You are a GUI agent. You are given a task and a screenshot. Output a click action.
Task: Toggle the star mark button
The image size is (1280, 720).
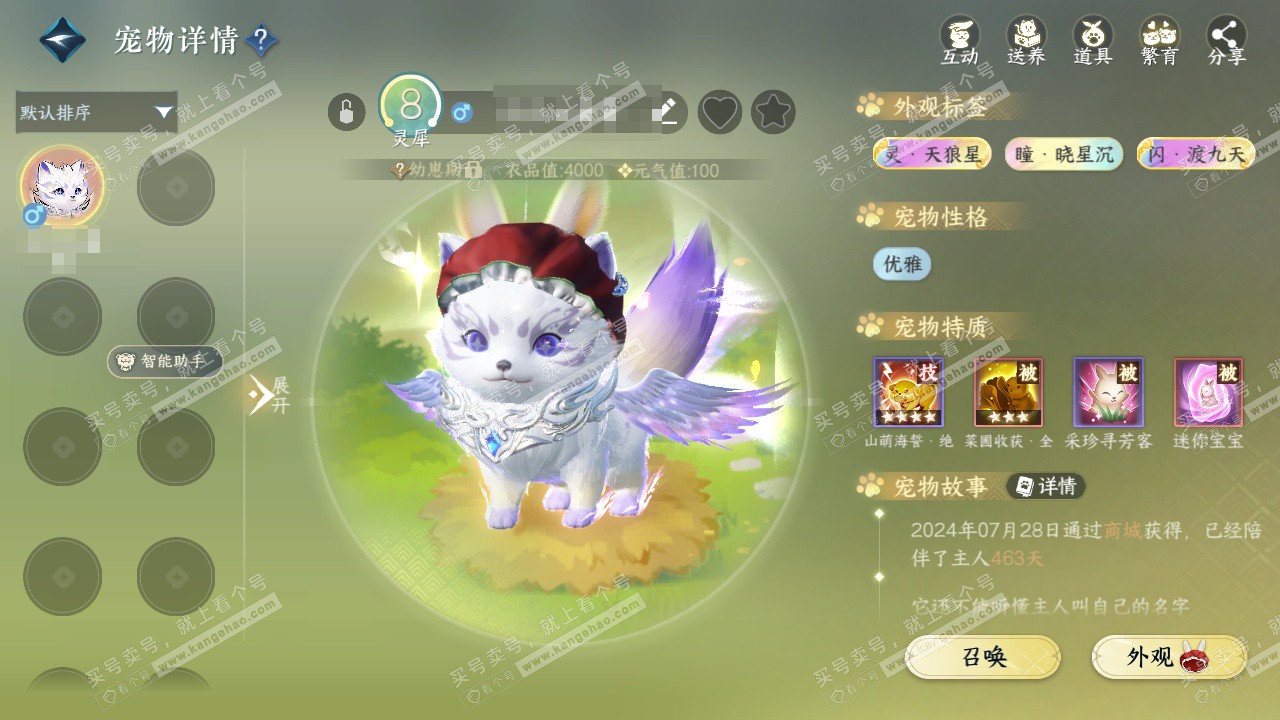coord(773,112)
